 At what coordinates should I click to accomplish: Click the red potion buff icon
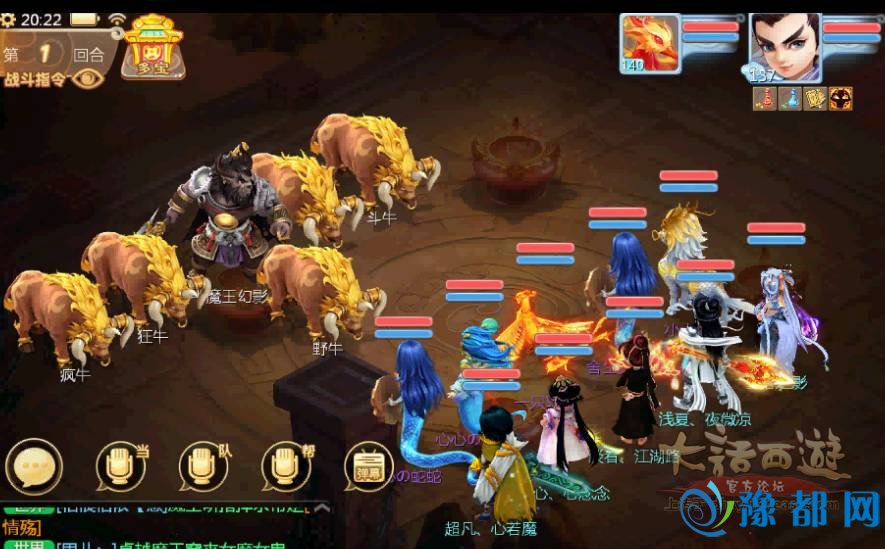764,98
